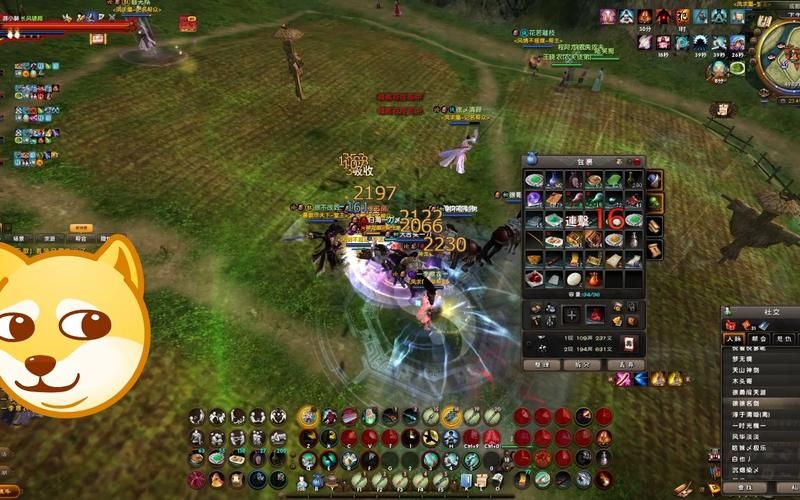Close the 包裹 inventory window
800x500 pixels.
pyautogui.click(x=637, y=161)
